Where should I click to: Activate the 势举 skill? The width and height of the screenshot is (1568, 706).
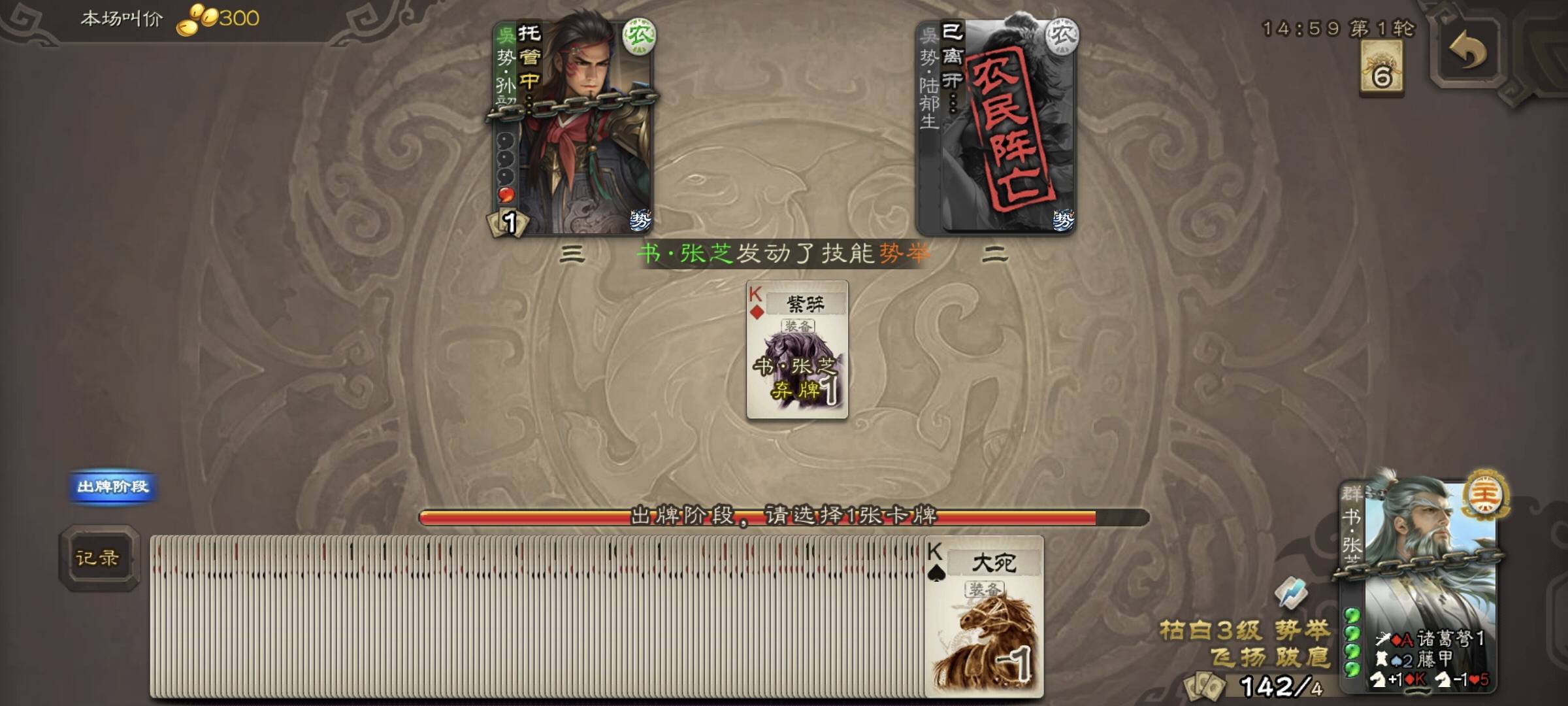[x=1302, y=630]
